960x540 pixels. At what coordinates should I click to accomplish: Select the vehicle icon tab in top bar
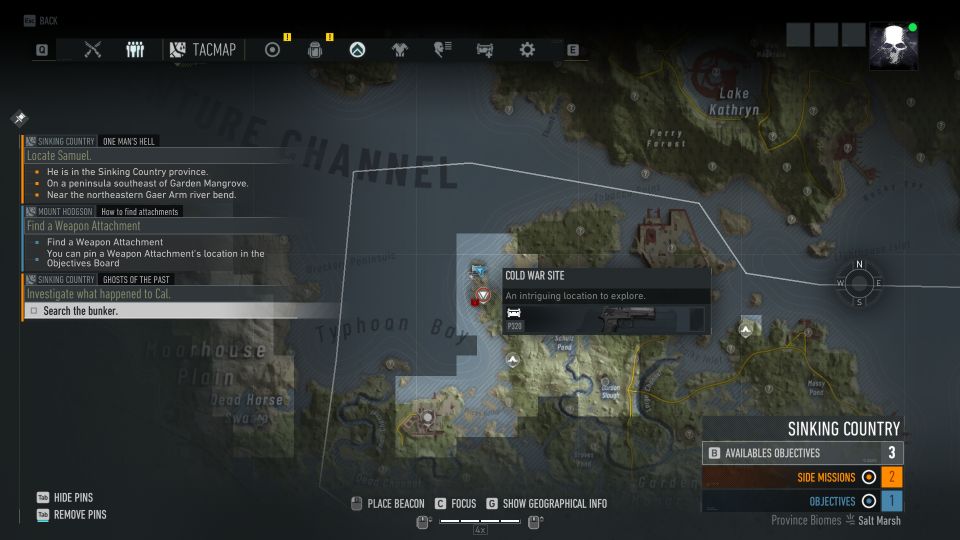pyautogui.click(x=485, y=50)
